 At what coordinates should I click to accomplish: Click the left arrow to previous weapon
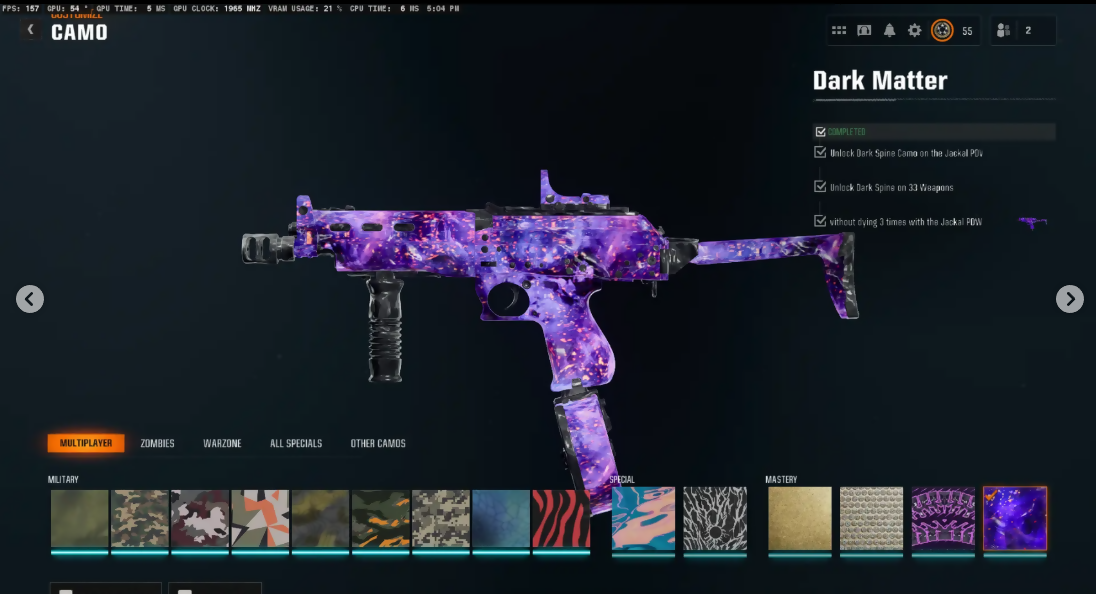pyautogui.click(x=30, y=298)
